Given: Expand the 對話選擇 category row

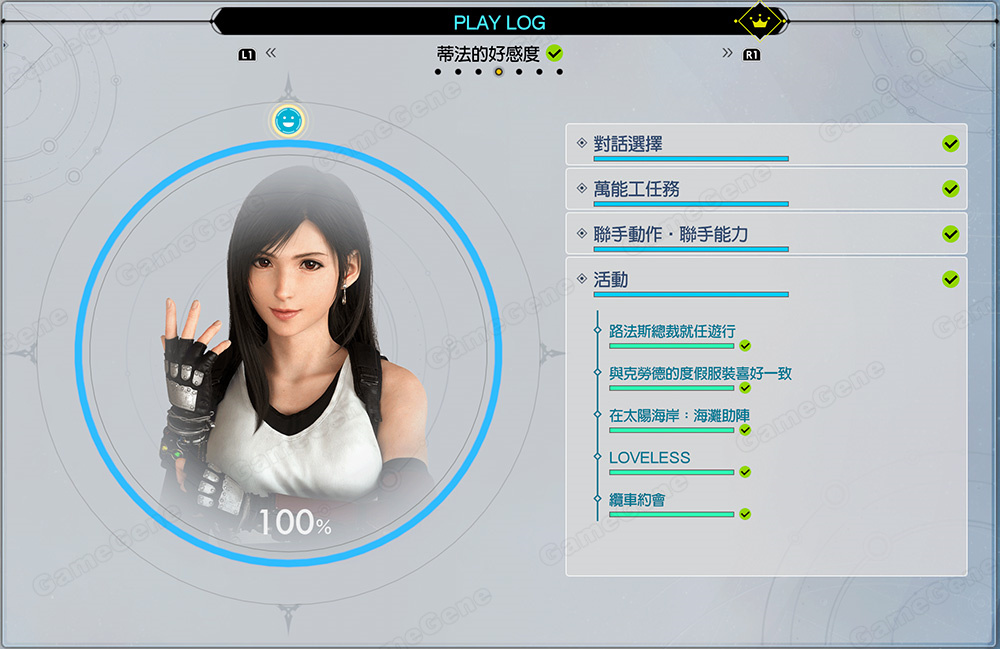Looking at the screenshot, I should click(x=766, y=145).
